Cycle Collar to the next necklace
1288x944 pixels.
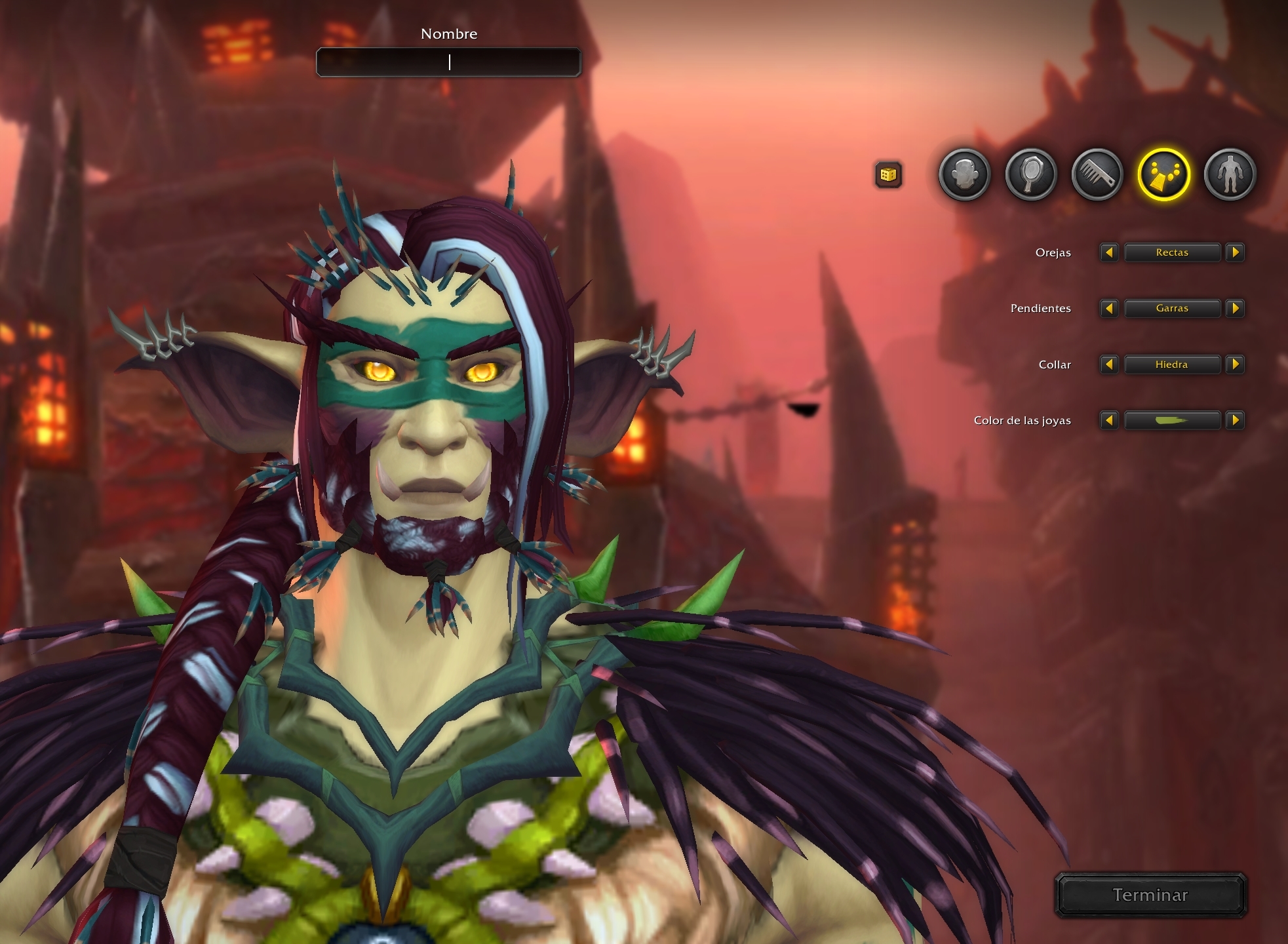pyautogui.click(x=1235, y=364)
